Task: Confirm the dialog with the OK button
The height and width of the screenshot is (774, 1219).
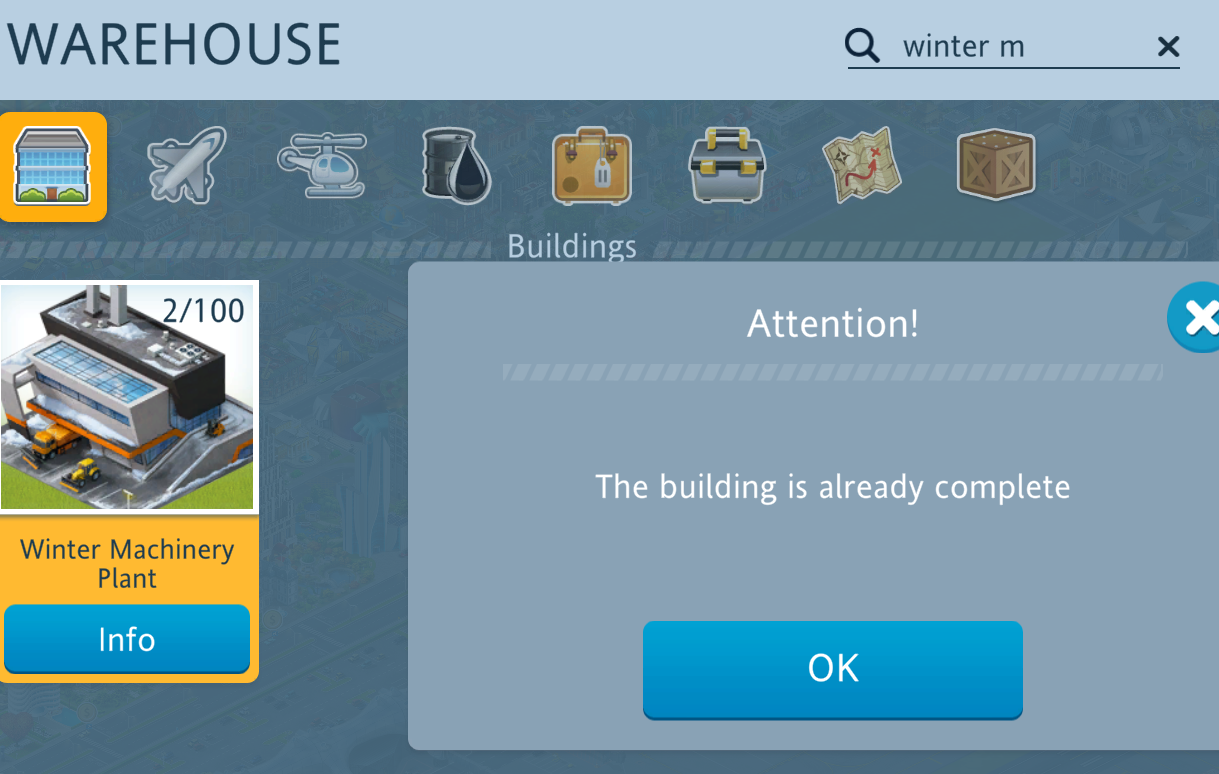Action: click(832, 668)
